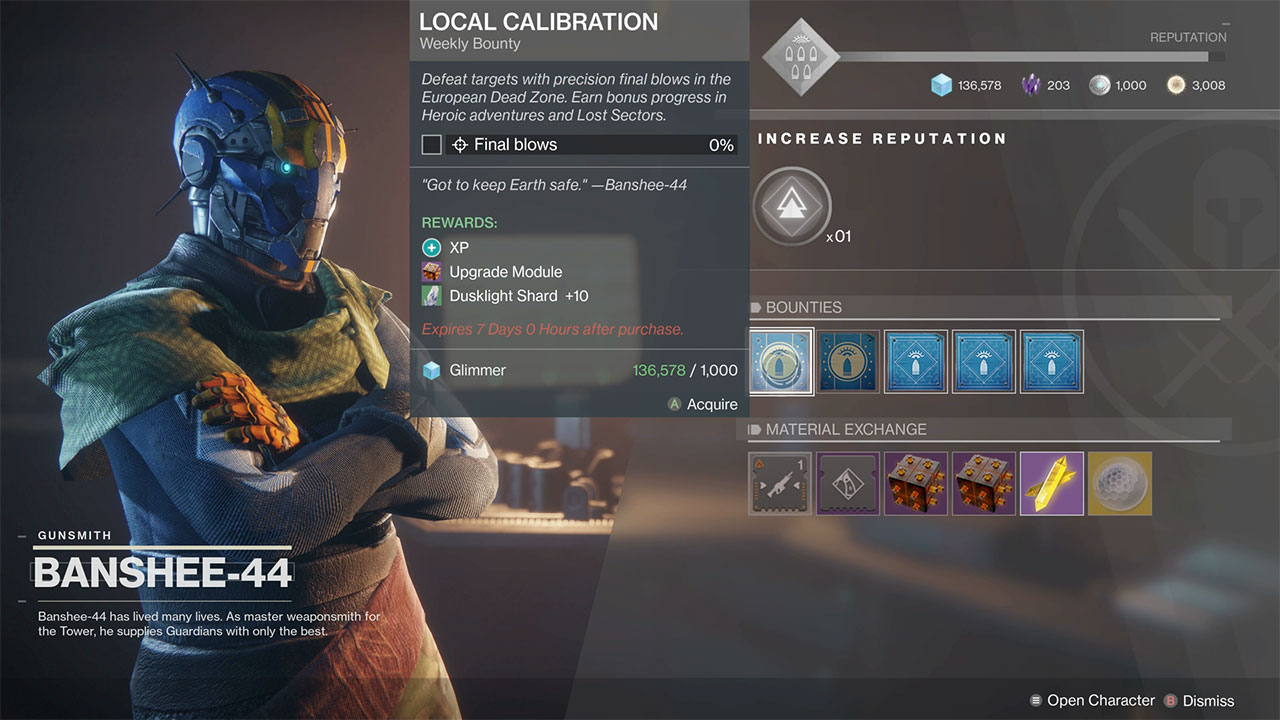1280x720 pixels.
Task: Click the weapon telemetry exchange slot
Action: (x=780, y=483)
